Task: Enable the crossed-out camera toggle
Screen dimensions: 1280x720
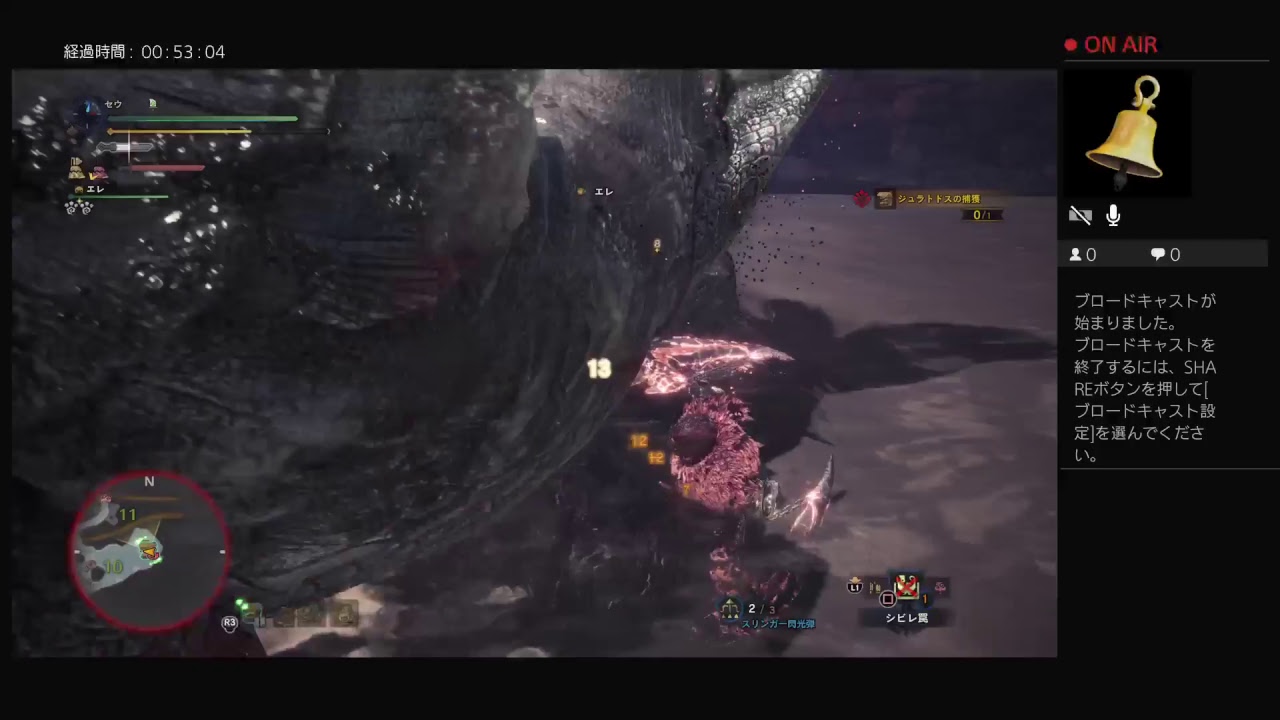Action: 1080,215
